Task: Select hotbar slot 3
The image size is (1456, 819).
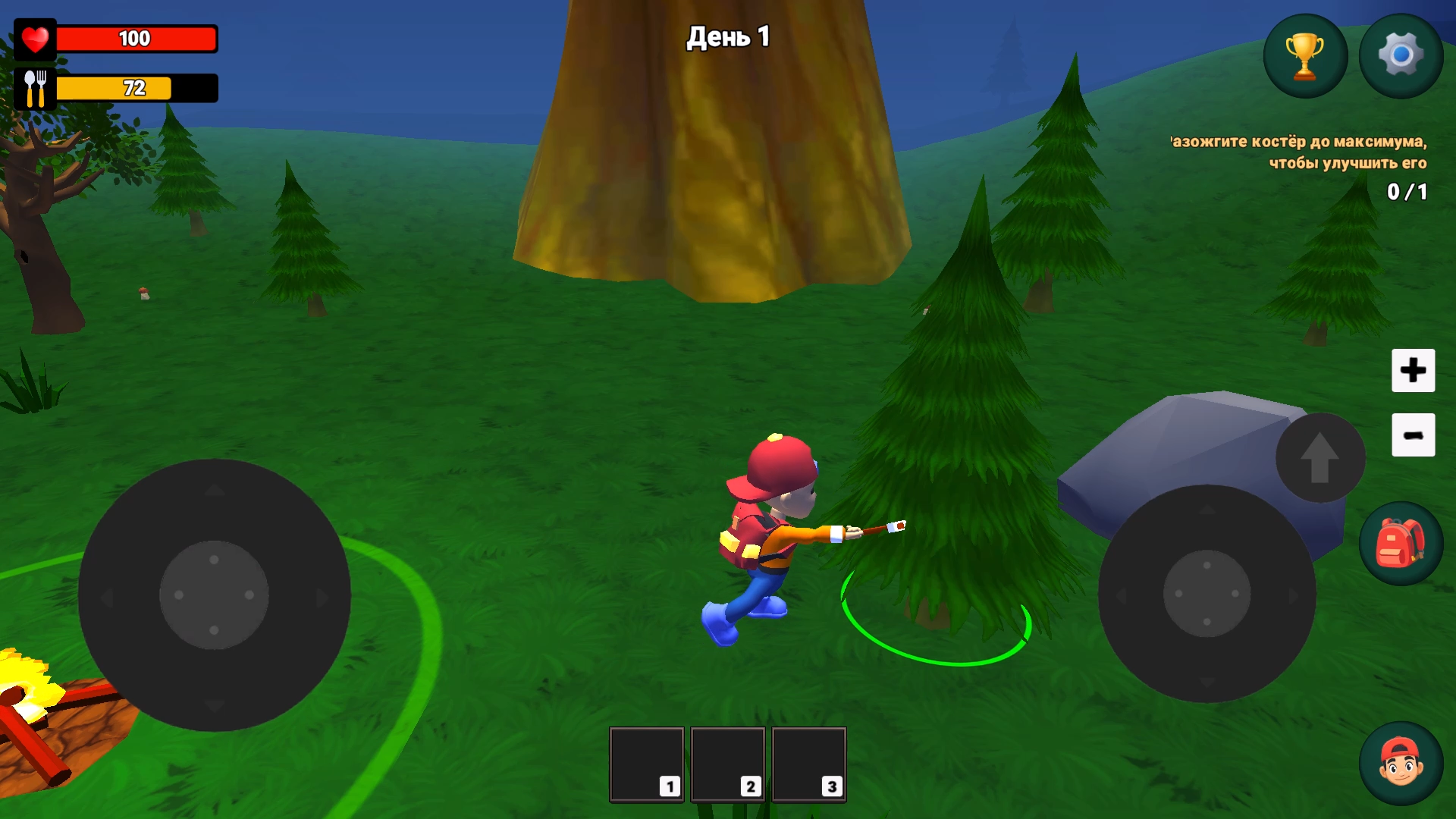Action: coord(808,763)
